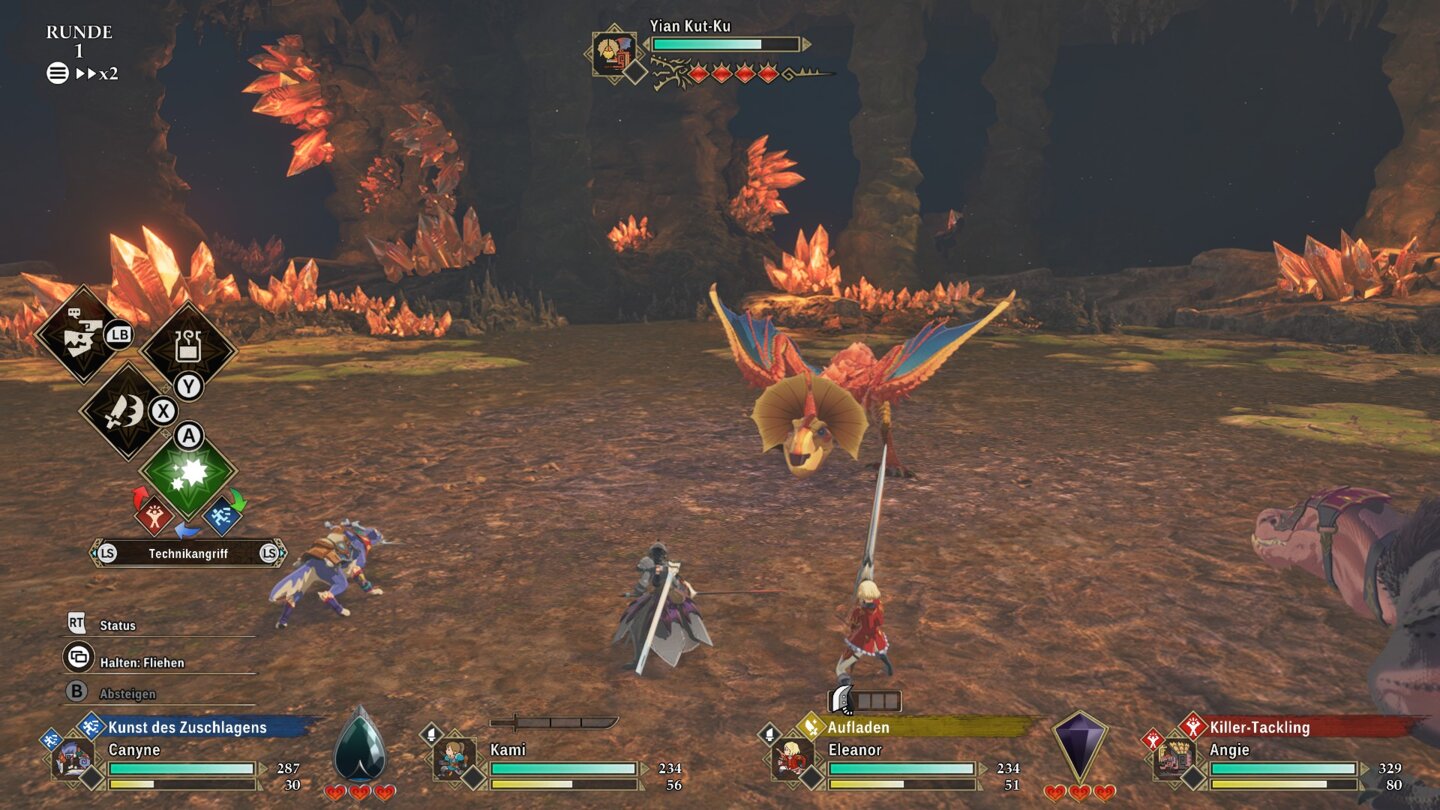Click the purple kinship gem
Viewport: 1440px width, 810px height.
click(1080, 746)
